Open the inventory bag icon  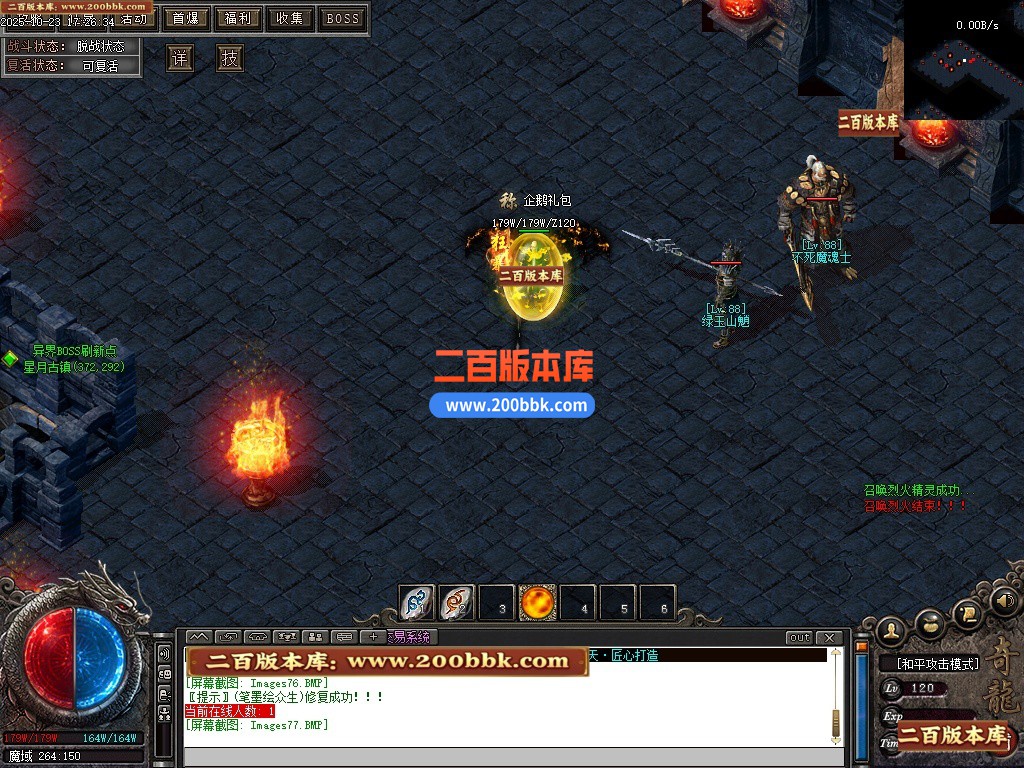(x=931, y=622)
